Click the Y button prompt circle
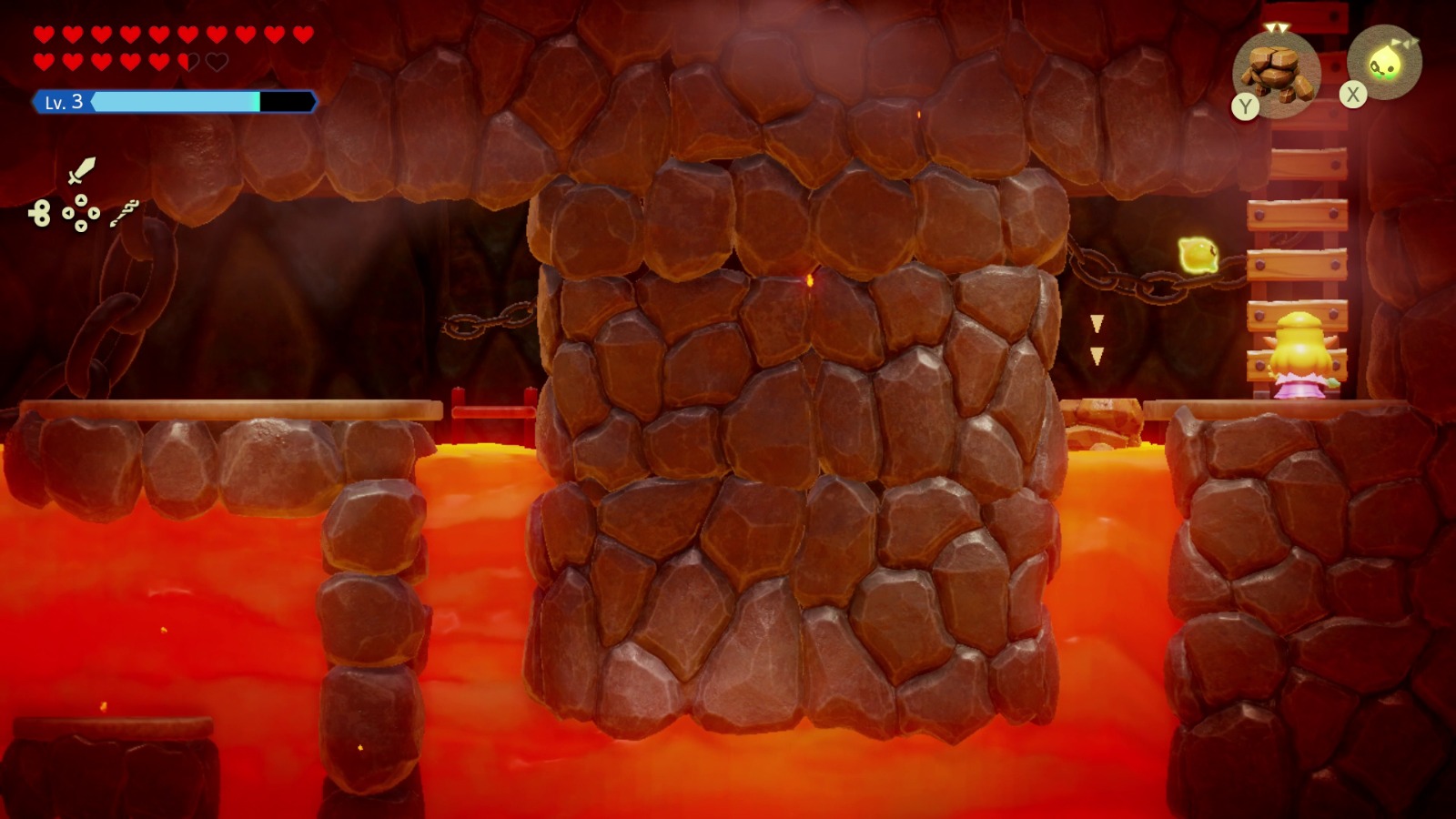The width and height of the screenshot is (1456, 819). coord(1245,104)
